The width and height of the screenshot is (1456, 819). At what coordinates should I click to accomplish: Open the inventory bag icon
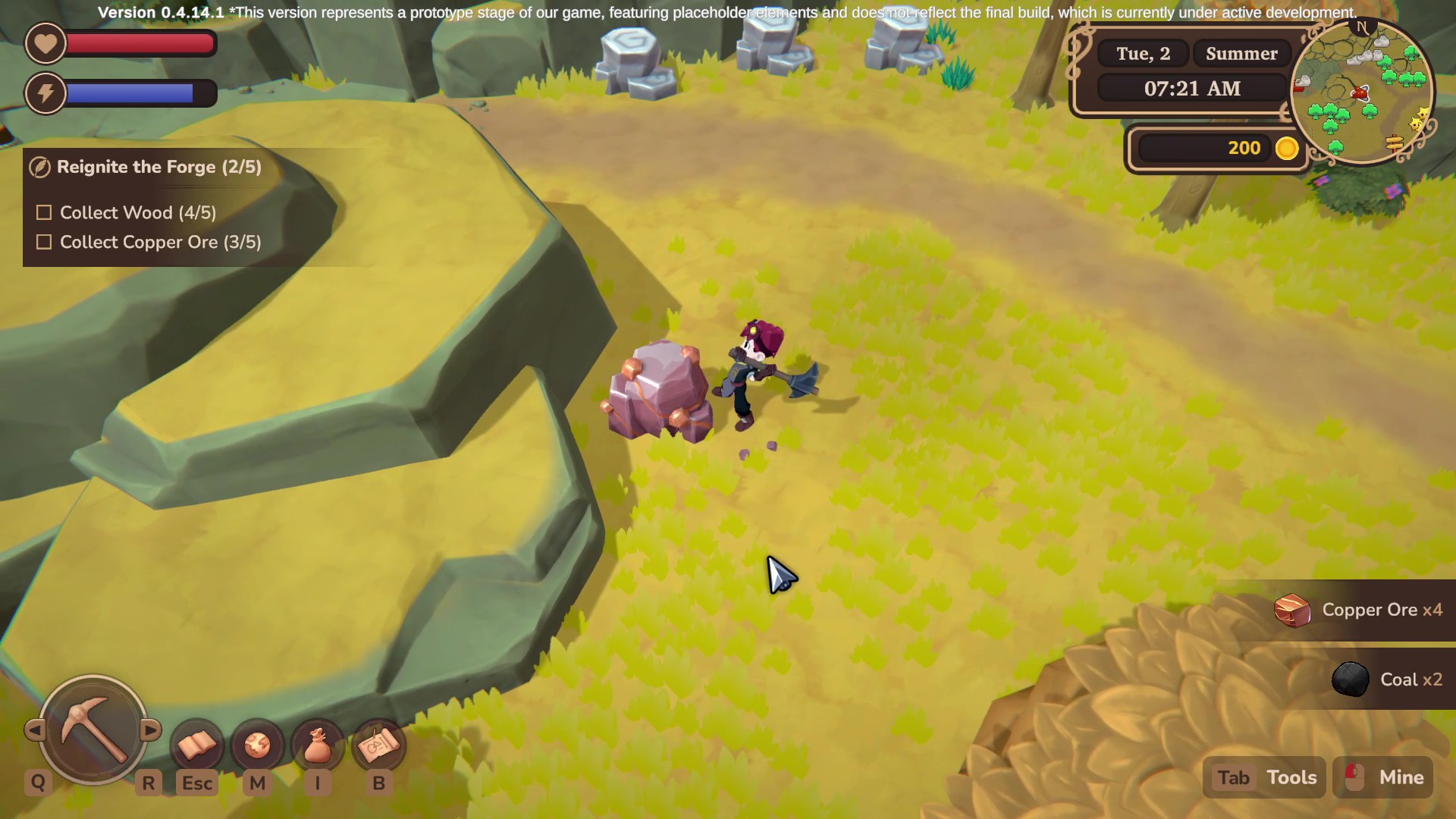pyautogui.click(x=317, y=745)
